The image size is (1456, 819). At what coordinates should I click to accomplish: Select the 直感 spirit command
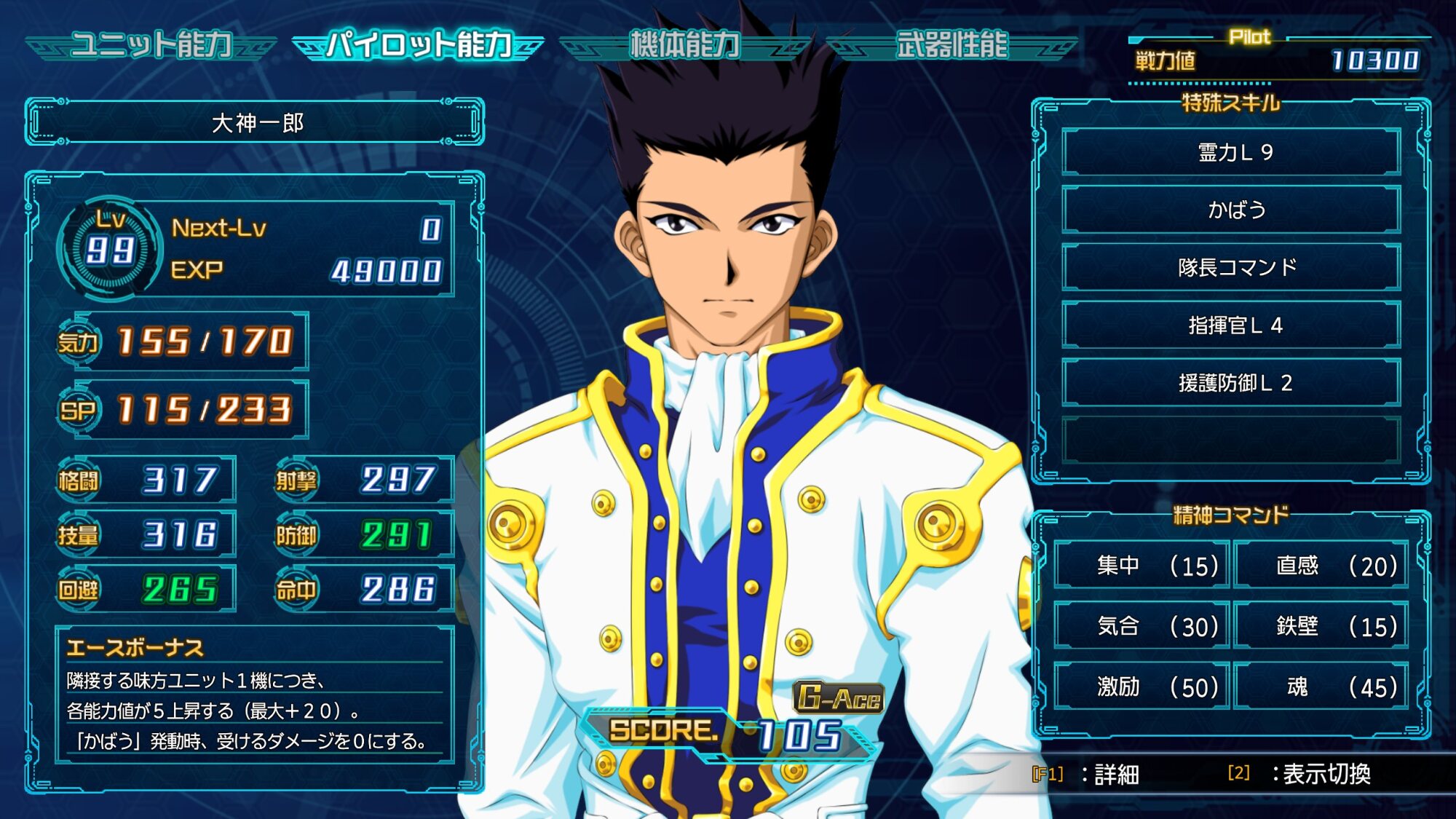(1321, 565)
